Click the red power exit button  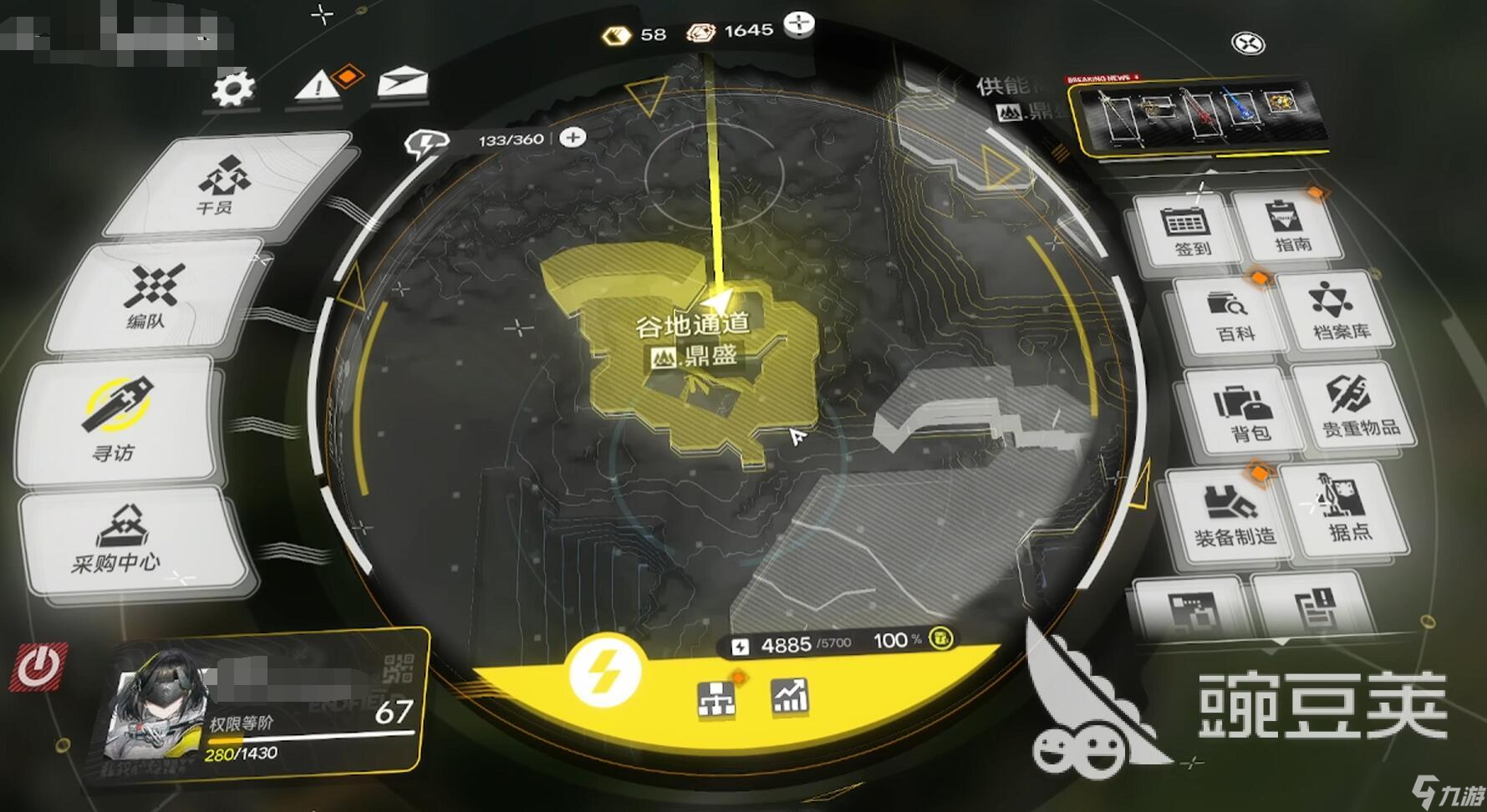[38, 667]
